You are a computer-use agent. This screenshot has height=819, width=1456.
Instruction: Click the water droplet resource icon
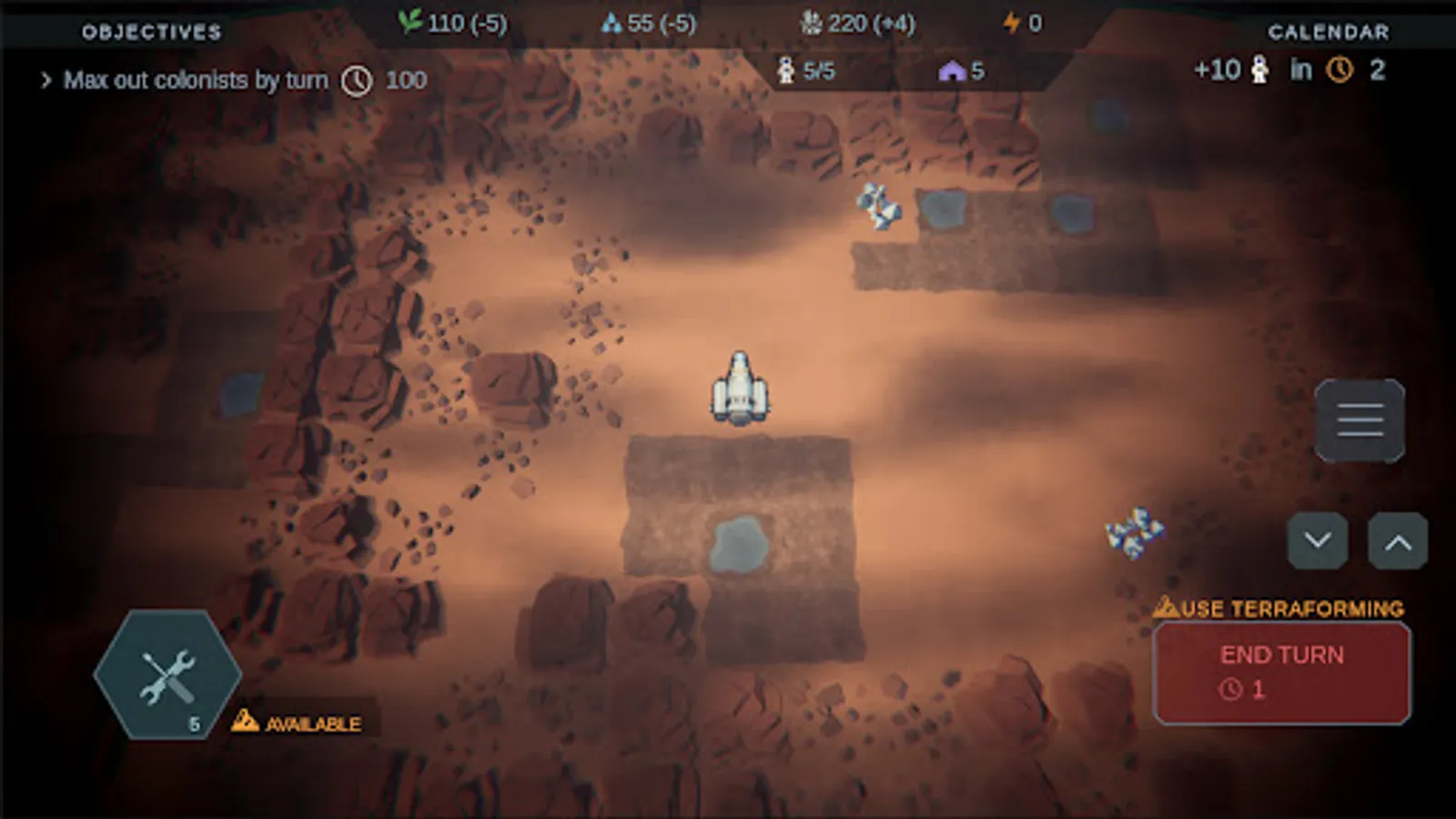(613, 23)
